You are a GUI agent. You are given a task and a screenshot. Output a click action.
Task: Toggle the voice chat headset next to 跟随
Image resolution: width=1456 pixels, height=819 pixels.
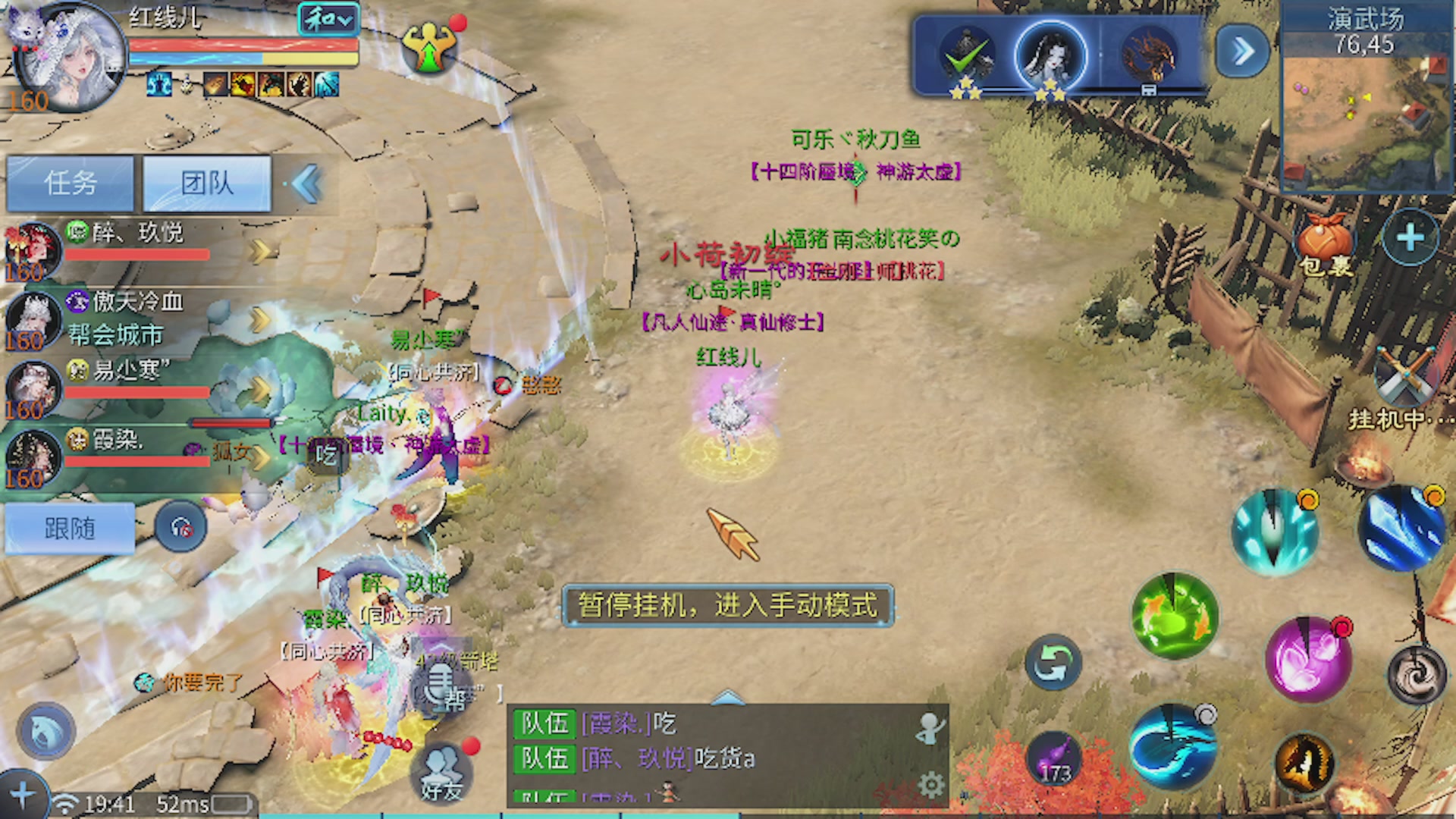pos(182,529)
